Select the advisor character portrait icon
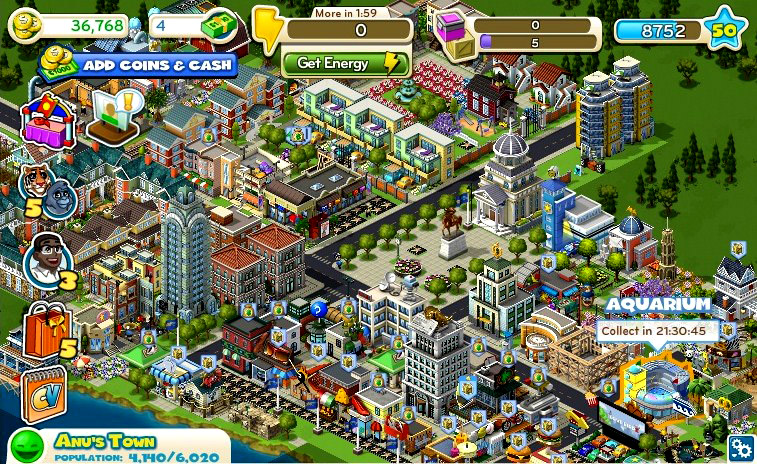The width and height of the screenshot is (757, 464). (x=45, y=258)
